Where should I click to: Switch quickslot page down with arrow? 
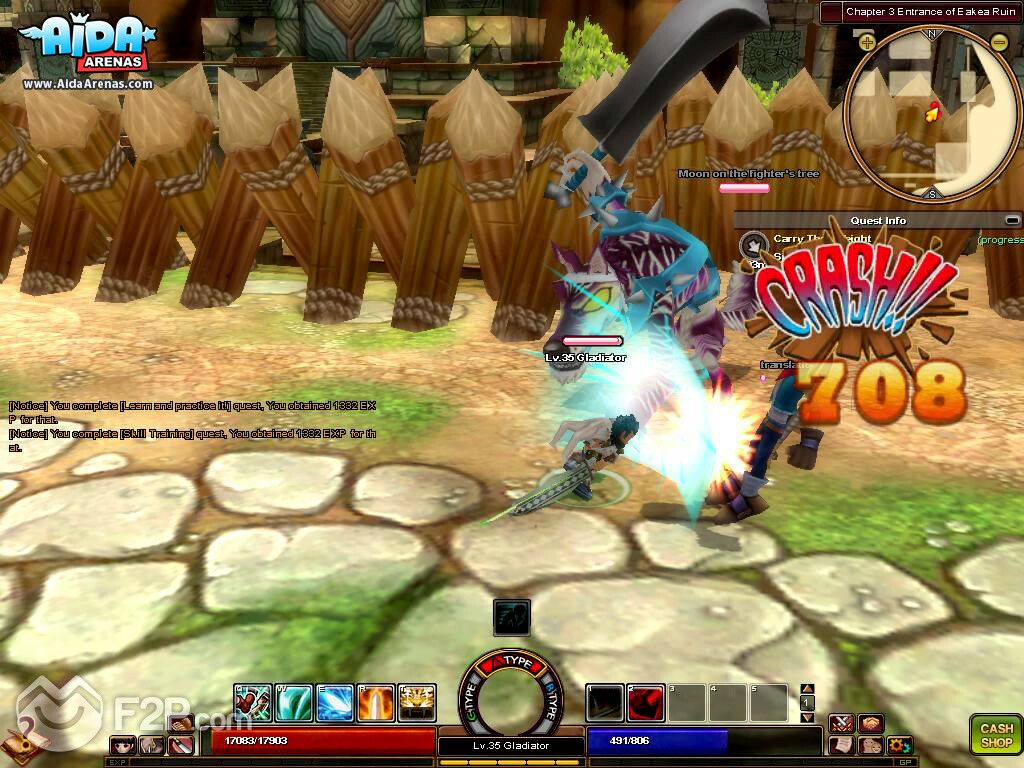[808, 717]
